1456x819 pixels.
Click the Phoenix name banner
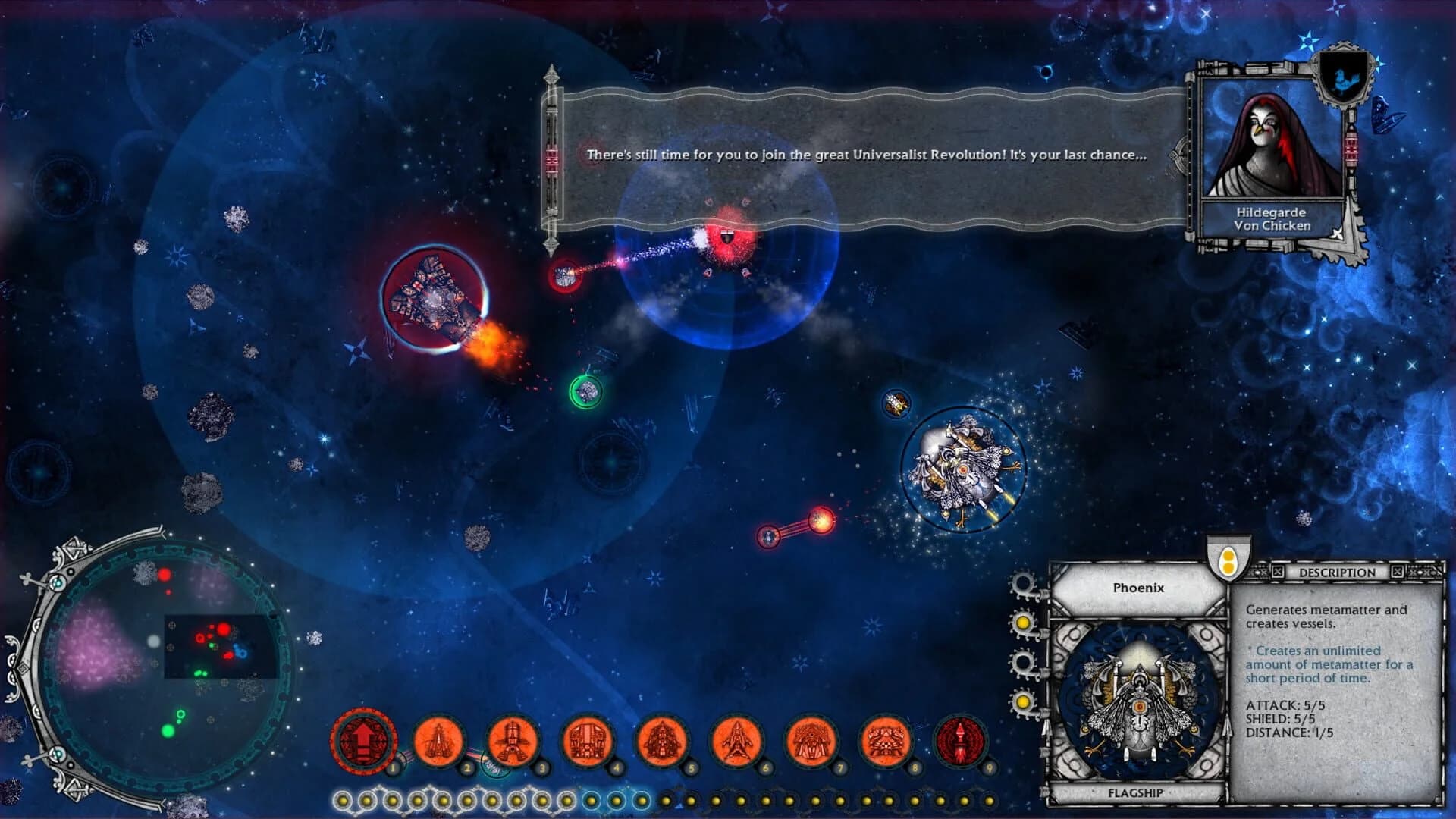click(x=1137, y=588)
